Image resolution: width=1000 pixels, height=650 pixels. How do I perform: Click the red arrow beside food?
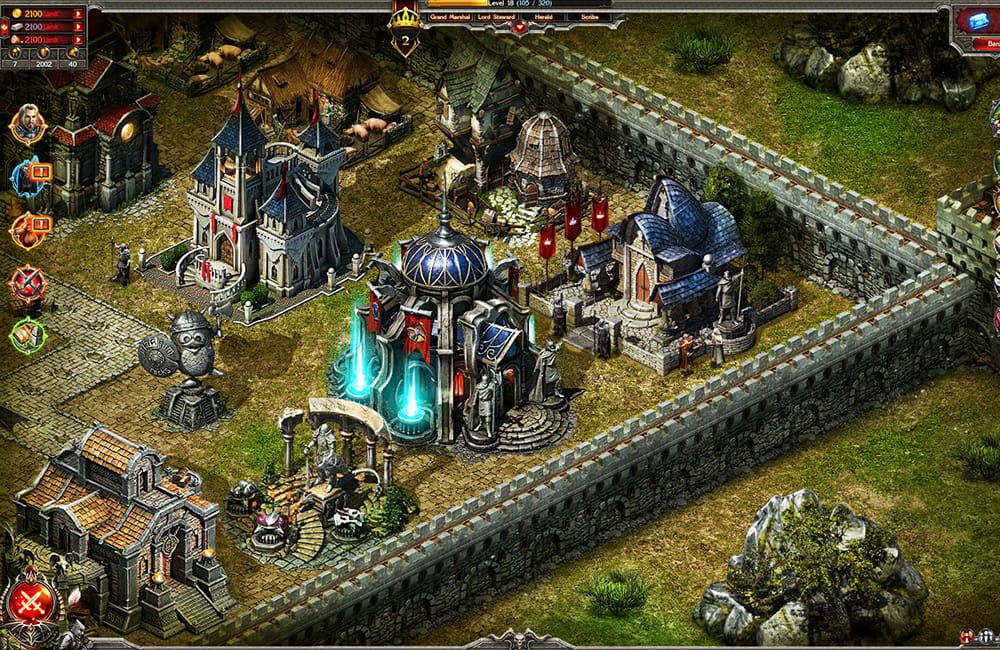77,39
